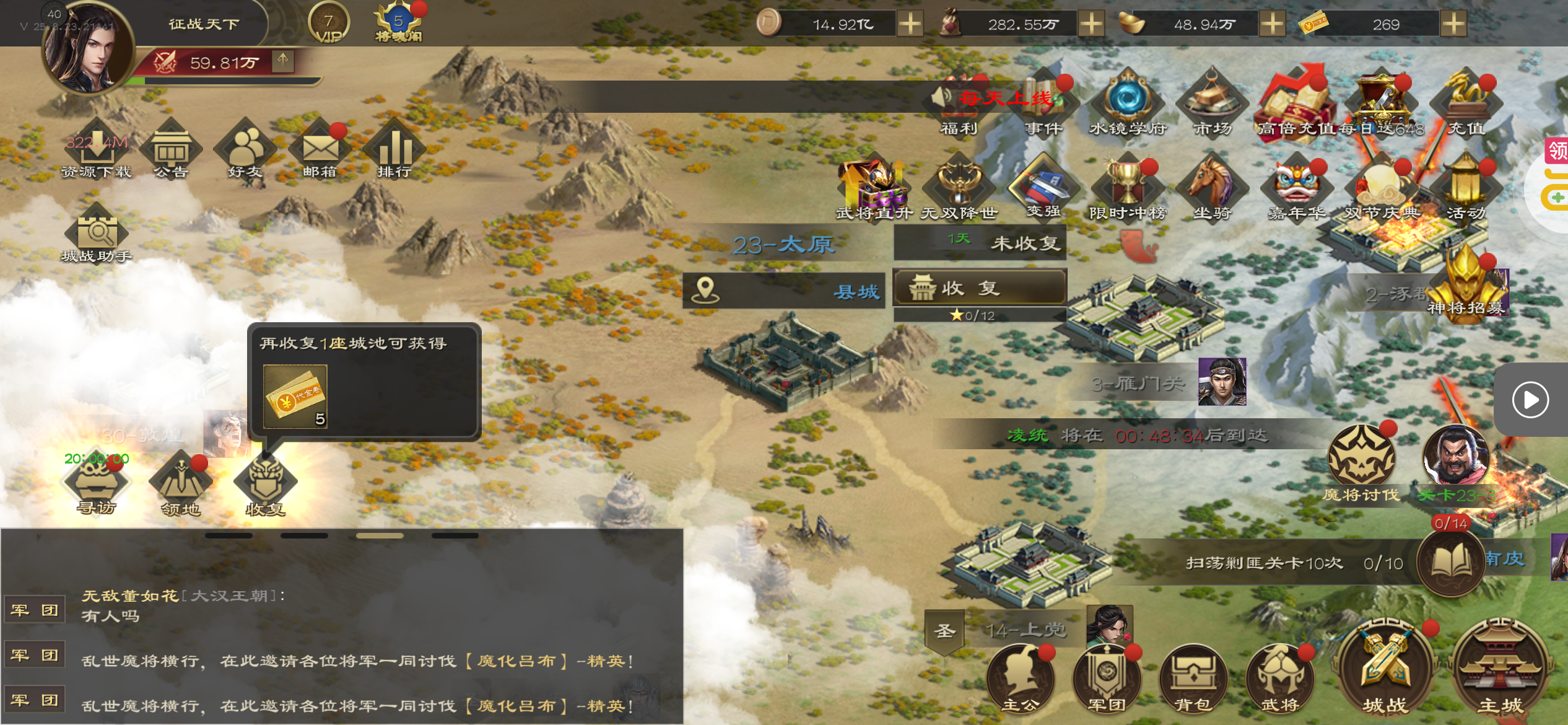Image resolution: width=1568 pixels, height=725 pixels.
Task: Open the 充值 recharge shop
Action: (x=1466, y=102)
